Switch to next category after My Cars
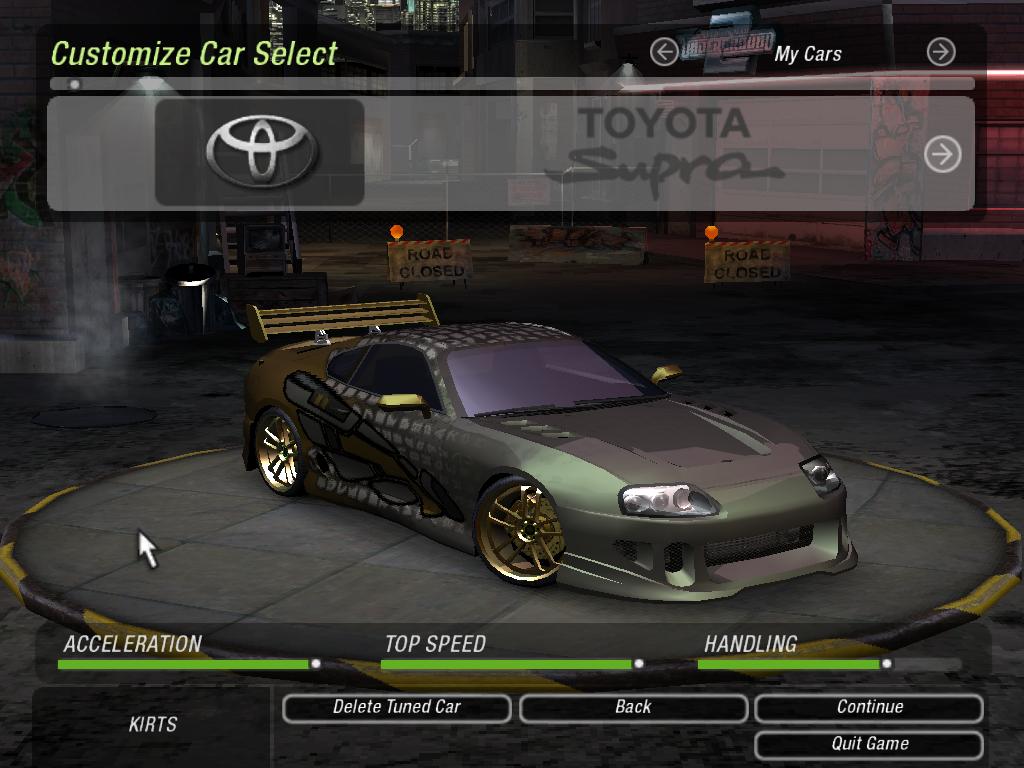 [x=940, y=52]
